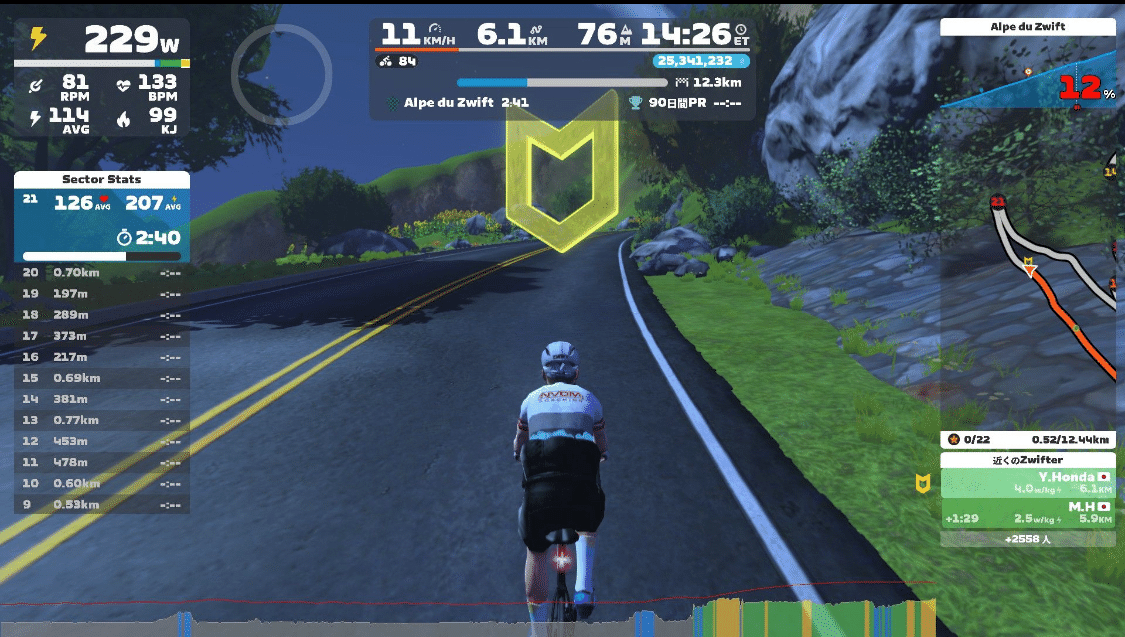Select sector 9 row showing 0.53km

click(x=101, y=504)
